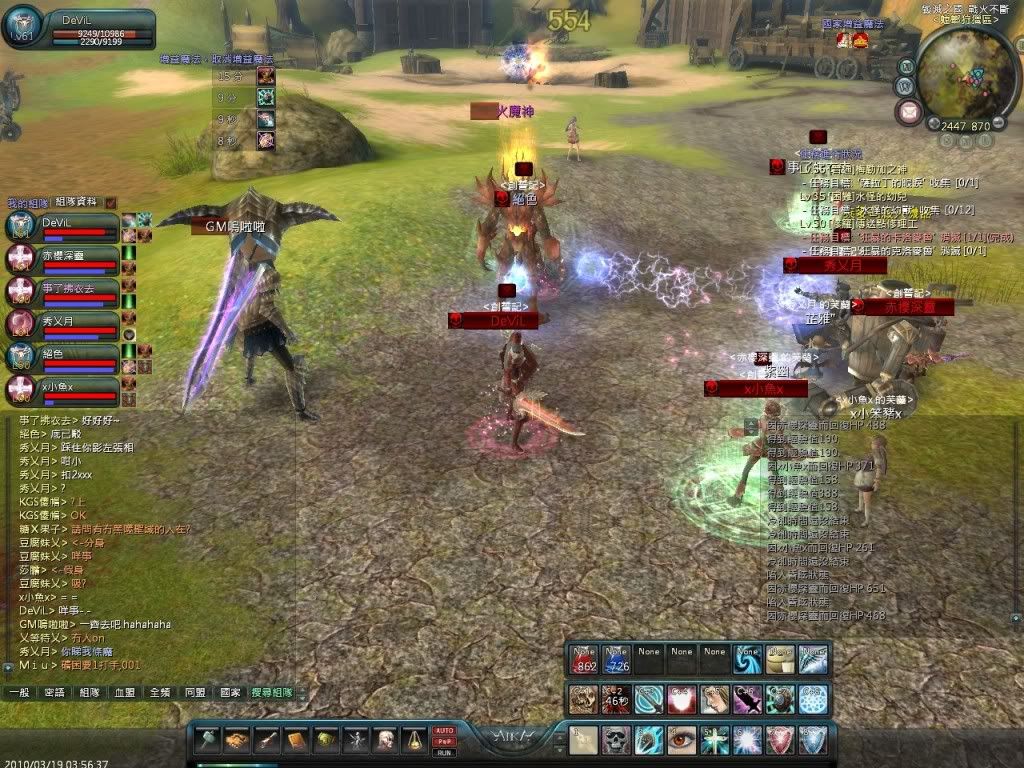The image size is (1024, 768).
Task: Toggle the RUN button
Action: click(444, 751)
